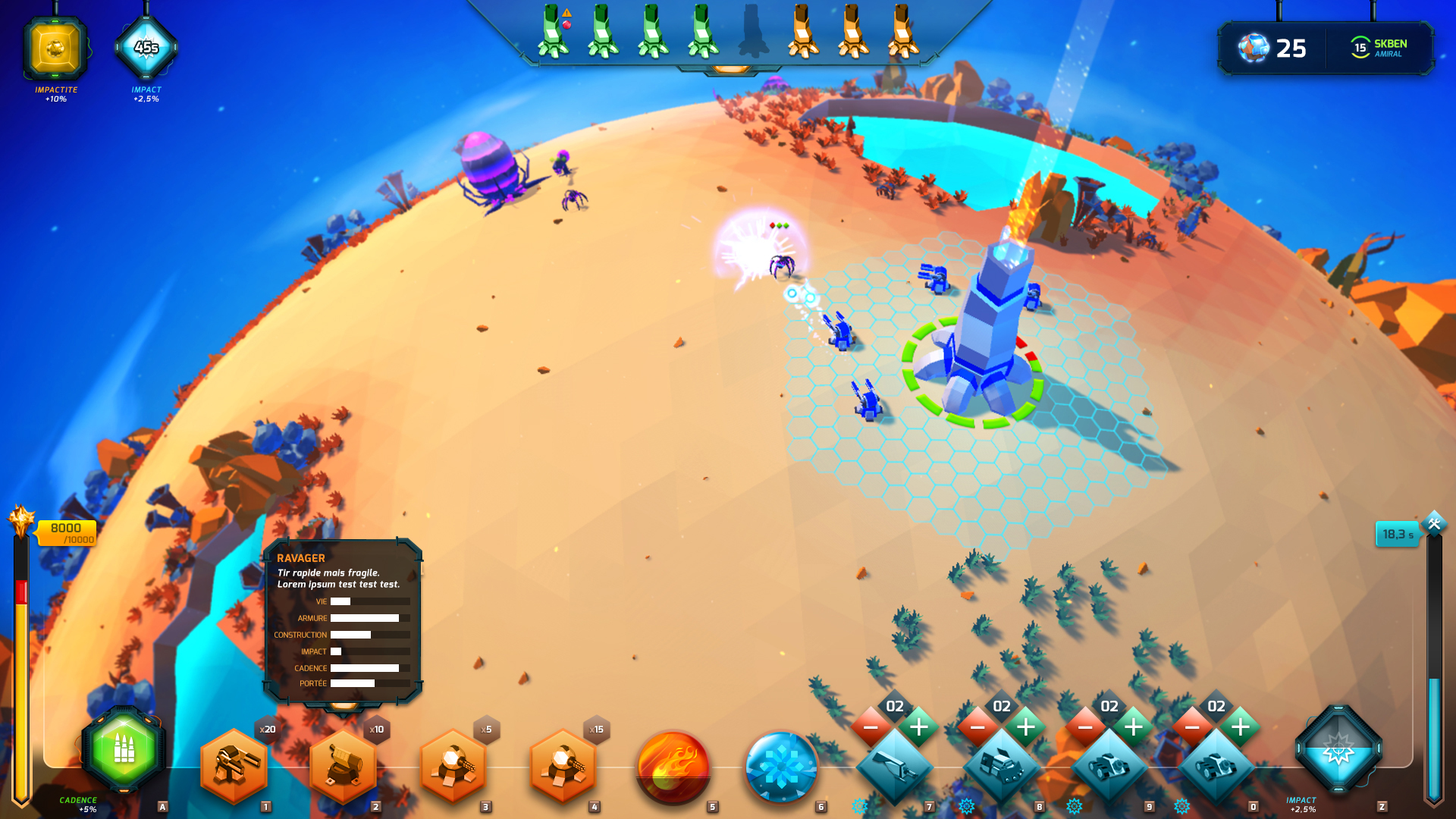Add one armored truck unit
This screenshot has width=1456, height=819.
tap(1026, 728)
